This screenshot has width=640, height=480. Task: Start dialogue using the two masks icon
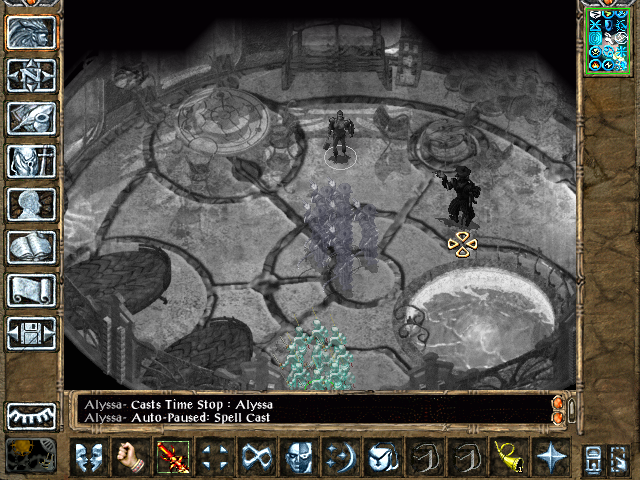[x=90, y=457]
